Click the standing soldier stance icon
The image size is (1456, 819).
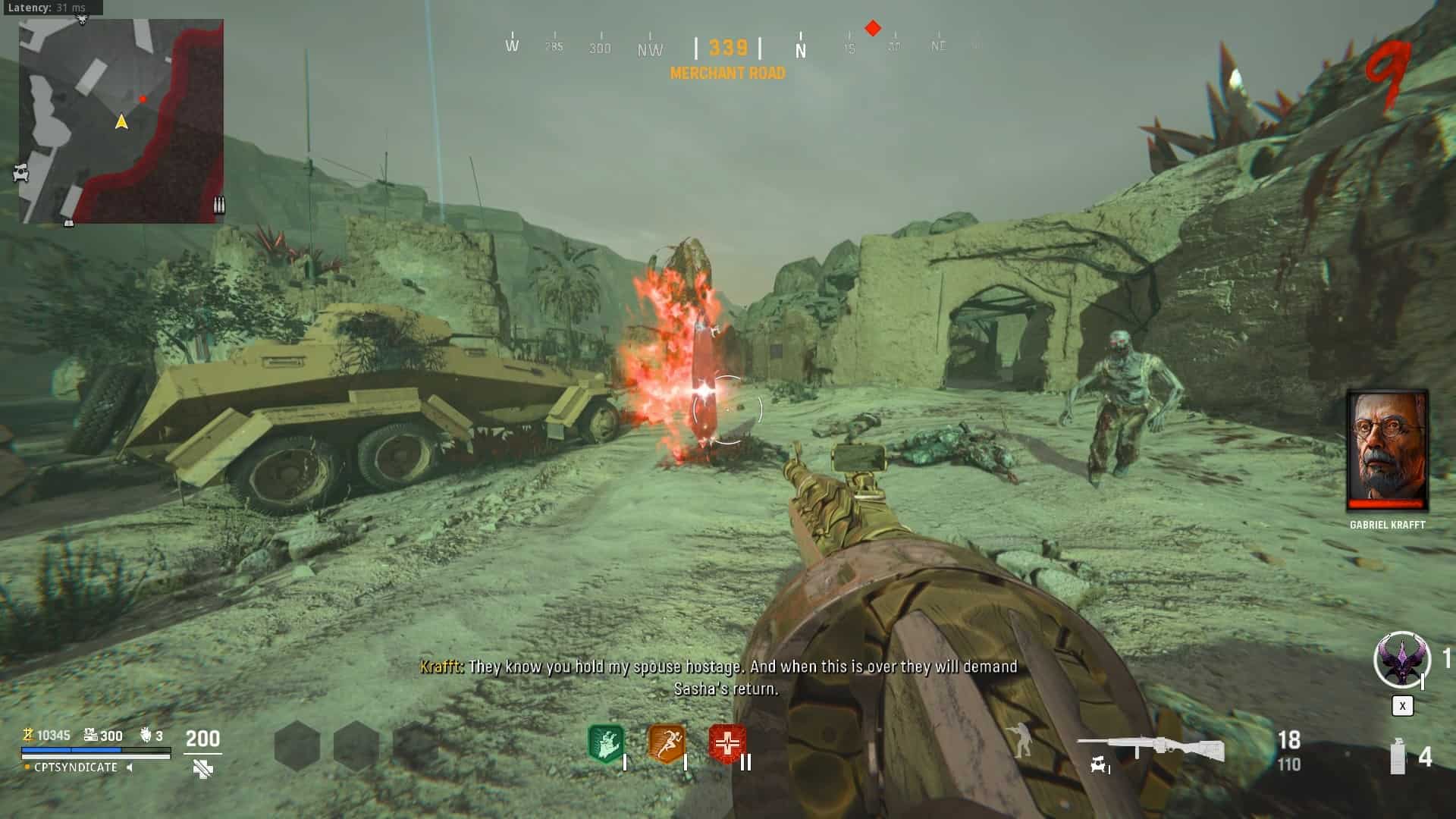1021,742
